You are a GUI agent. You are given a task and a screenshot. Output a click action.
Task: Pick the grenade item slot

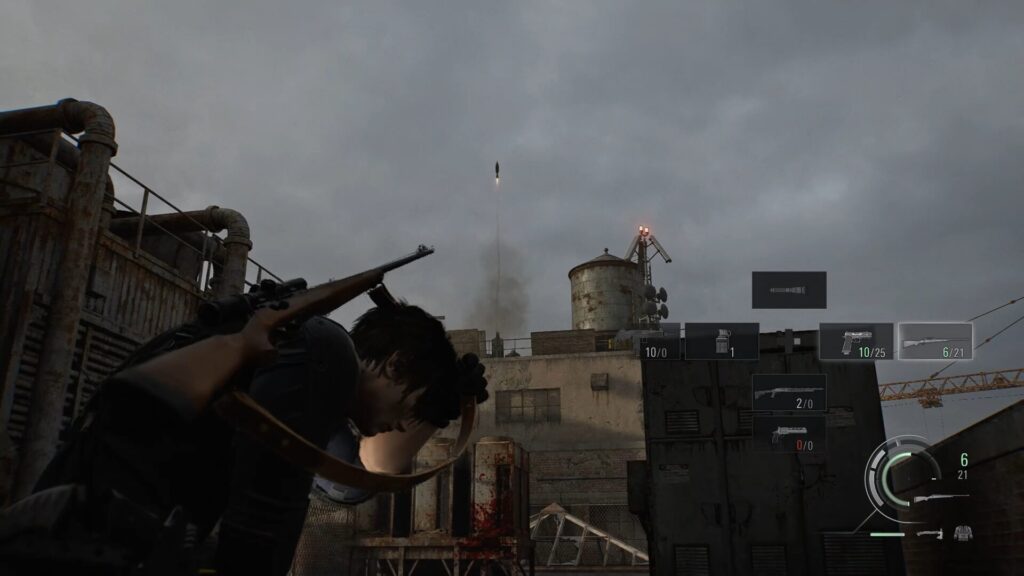click(721, 341)
